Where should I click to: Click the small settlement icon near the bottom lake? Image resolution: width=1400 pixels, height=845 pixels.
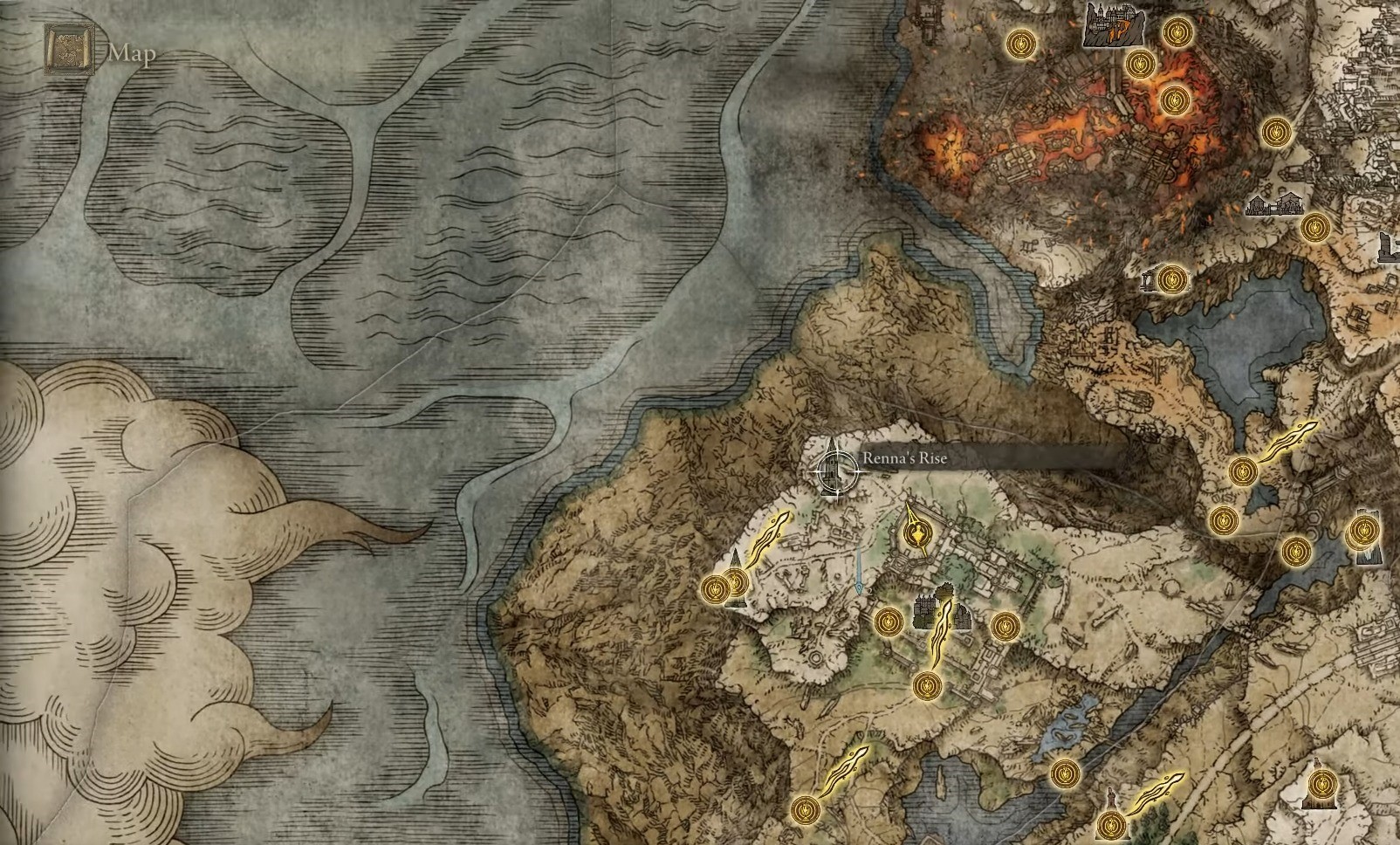click(1110, 796)
